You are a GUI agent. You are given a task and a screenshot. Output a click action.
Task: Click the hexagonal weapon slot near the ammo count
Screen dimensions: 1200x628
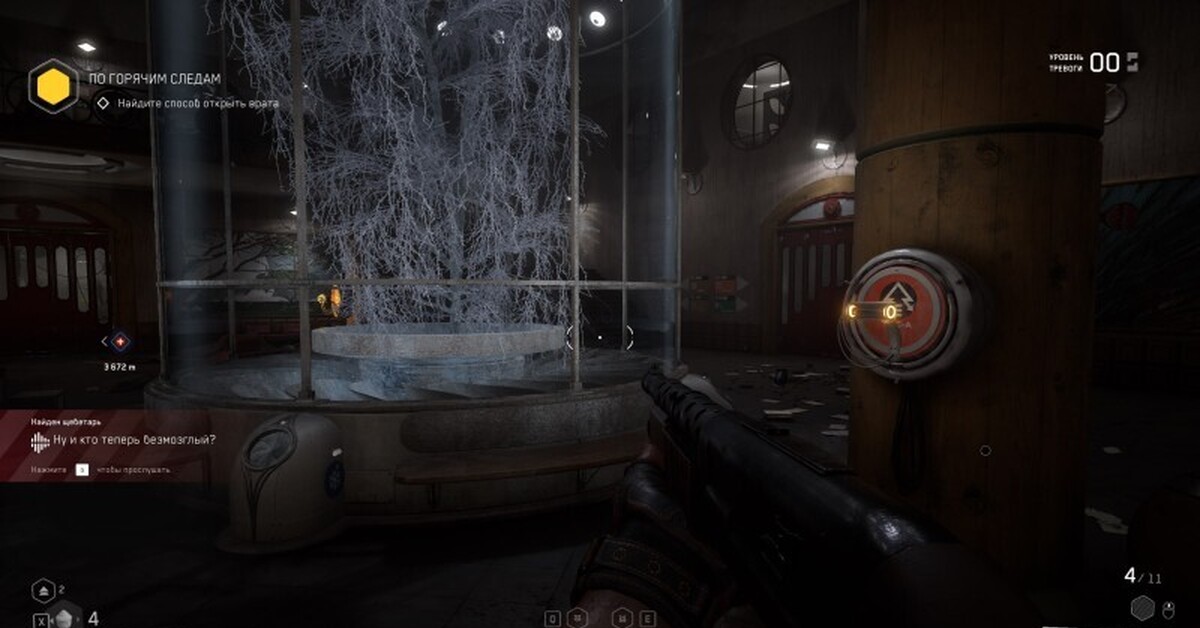pos(1142,607)
